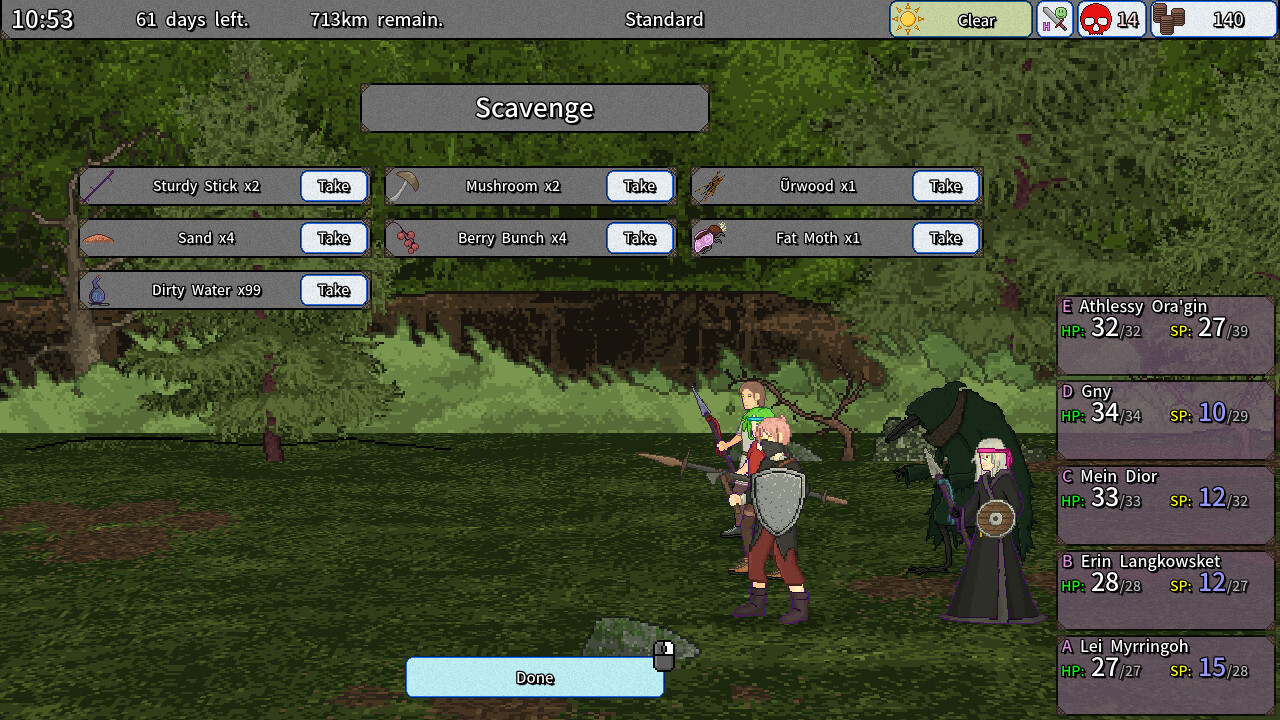Click the Mushroom item icon

pos(403,185)
